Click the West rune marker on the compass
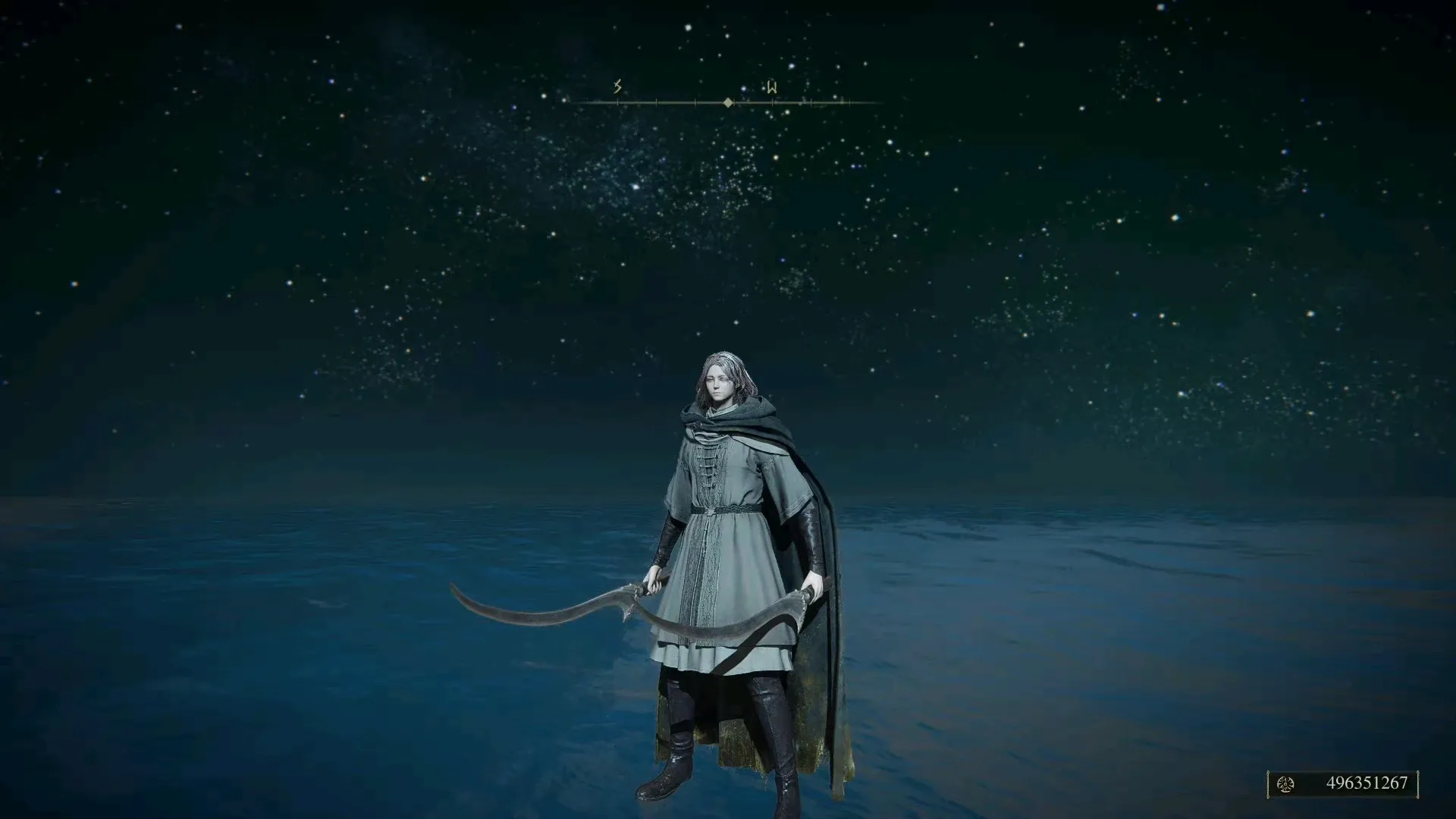The width and height of the screenshot is (1456, 819). [771, 88]
